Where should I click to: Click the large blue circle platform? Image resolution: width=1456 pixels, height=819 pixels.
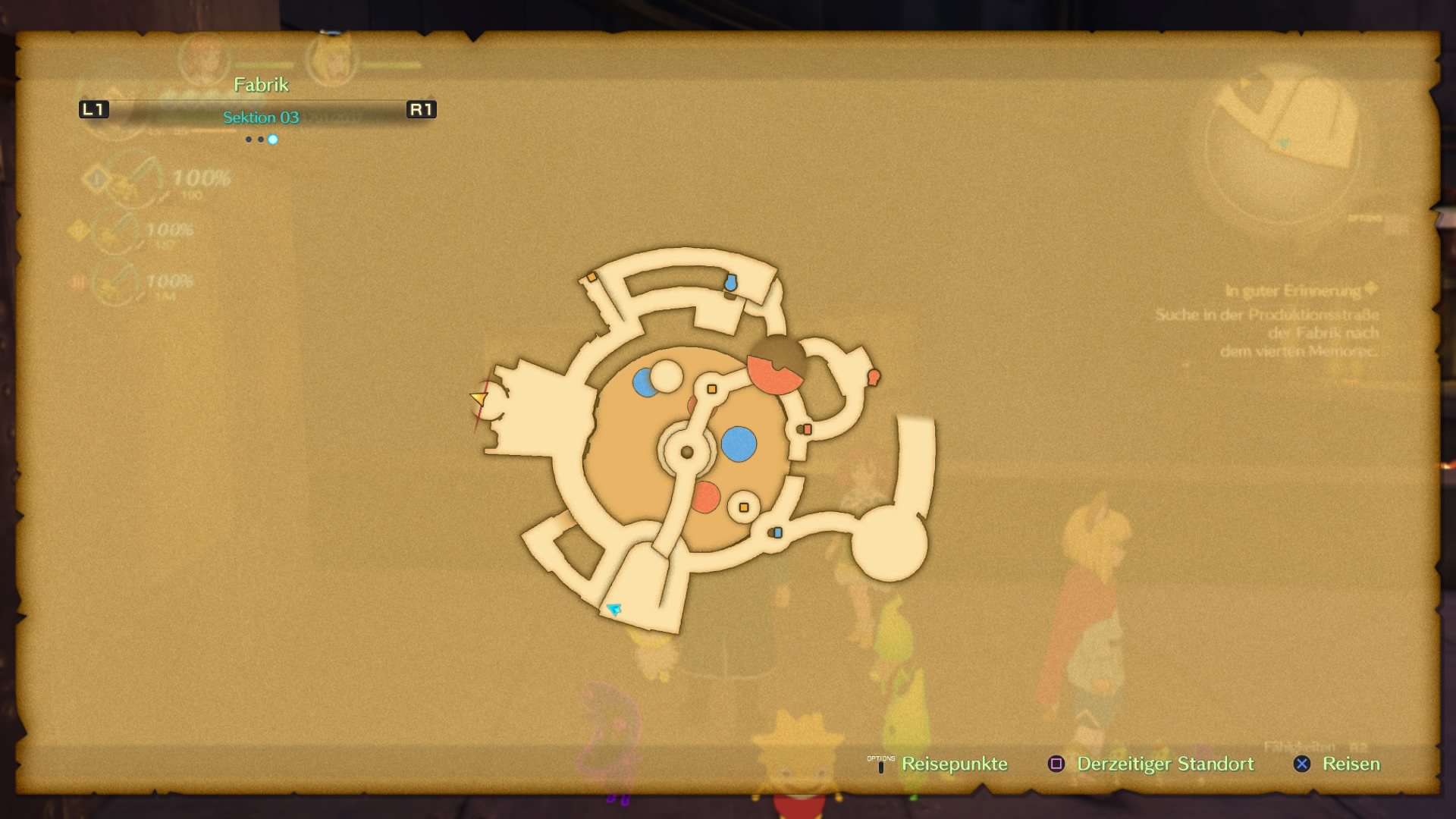pyautogui.click(x=739, y=444)
